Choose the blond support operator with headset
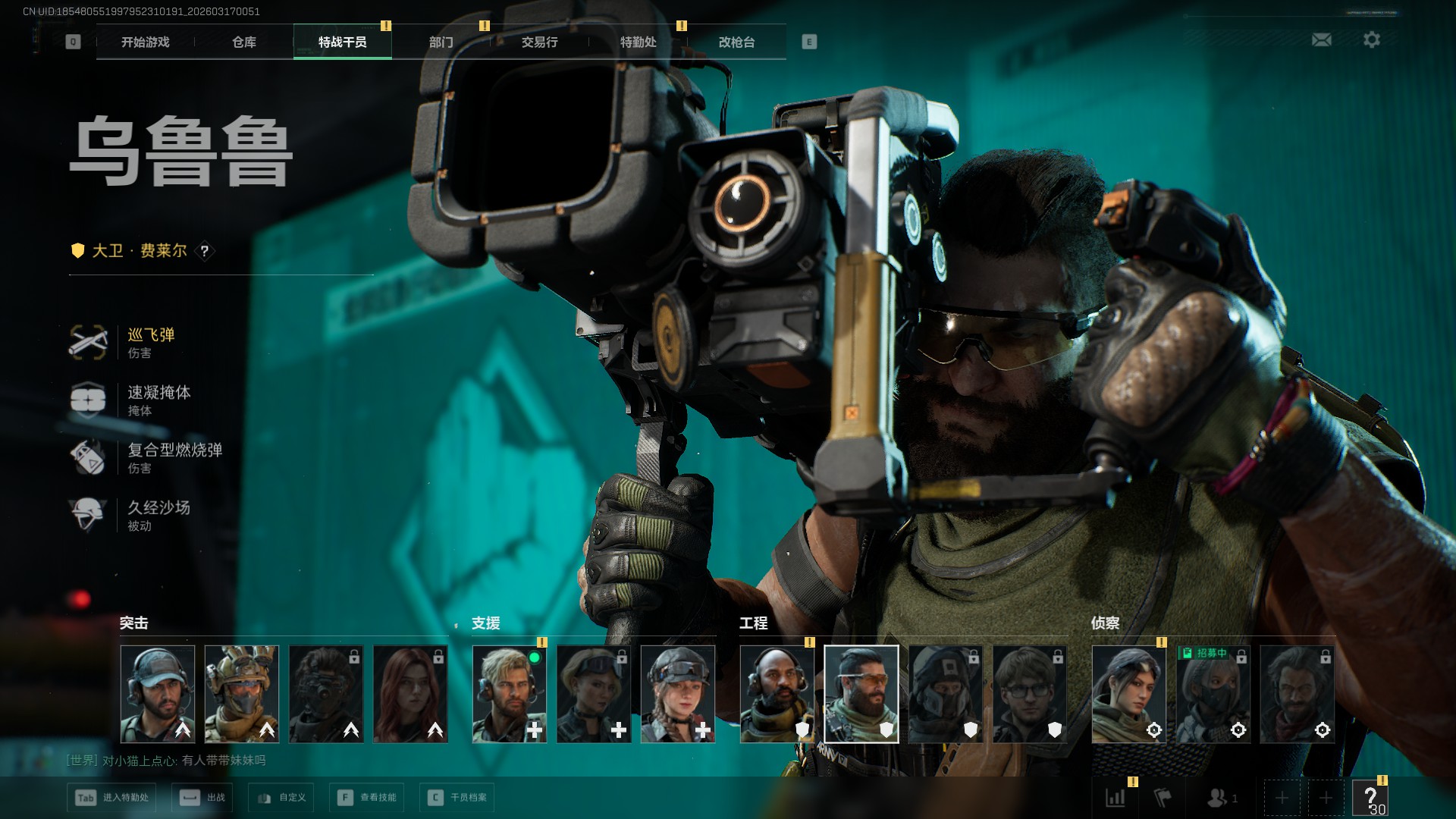This screenshot has width=1456, height=819. 510,694
